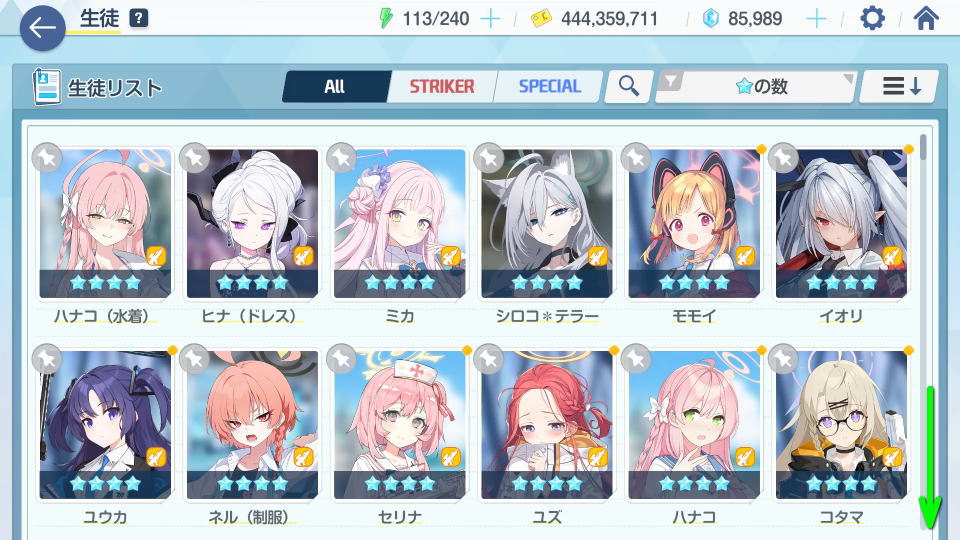Image resolution: width=960 pixels, height=540 pixels.
Task: Open the シロコ*テラー student card
Action: (546, 224)
